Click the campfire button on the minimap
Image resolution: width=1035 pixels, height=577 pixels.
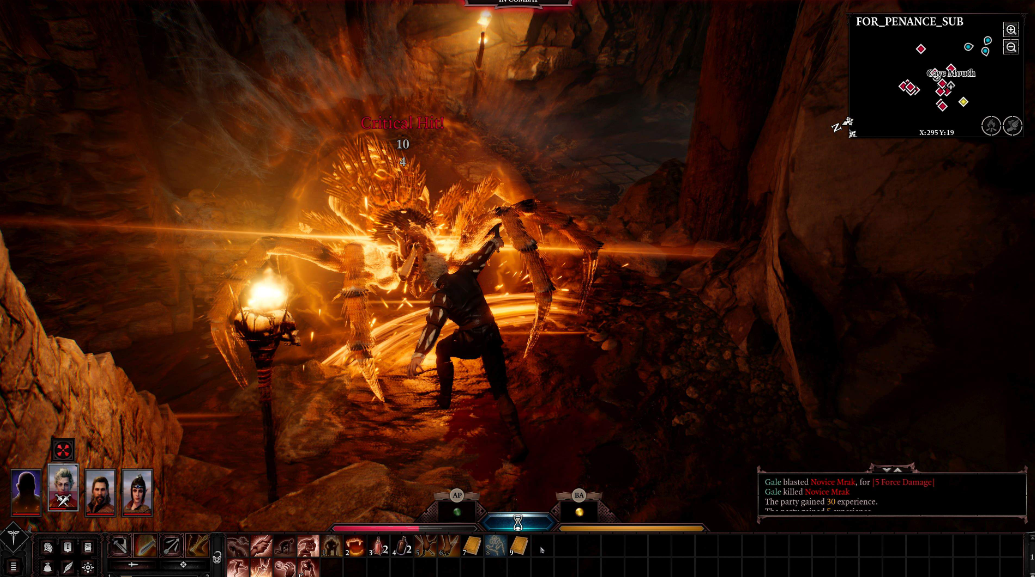[990, 125]
